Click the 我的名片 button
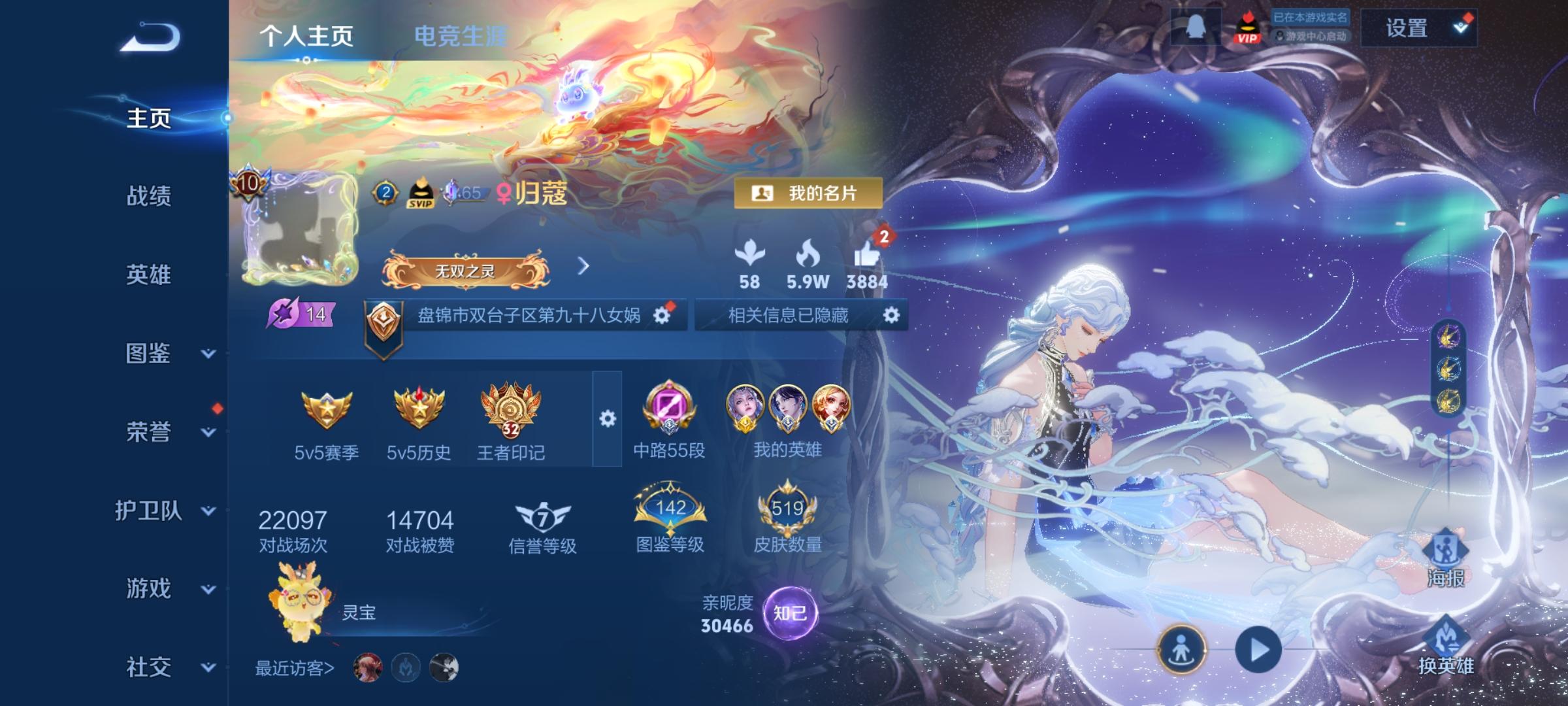 (808, 193)
